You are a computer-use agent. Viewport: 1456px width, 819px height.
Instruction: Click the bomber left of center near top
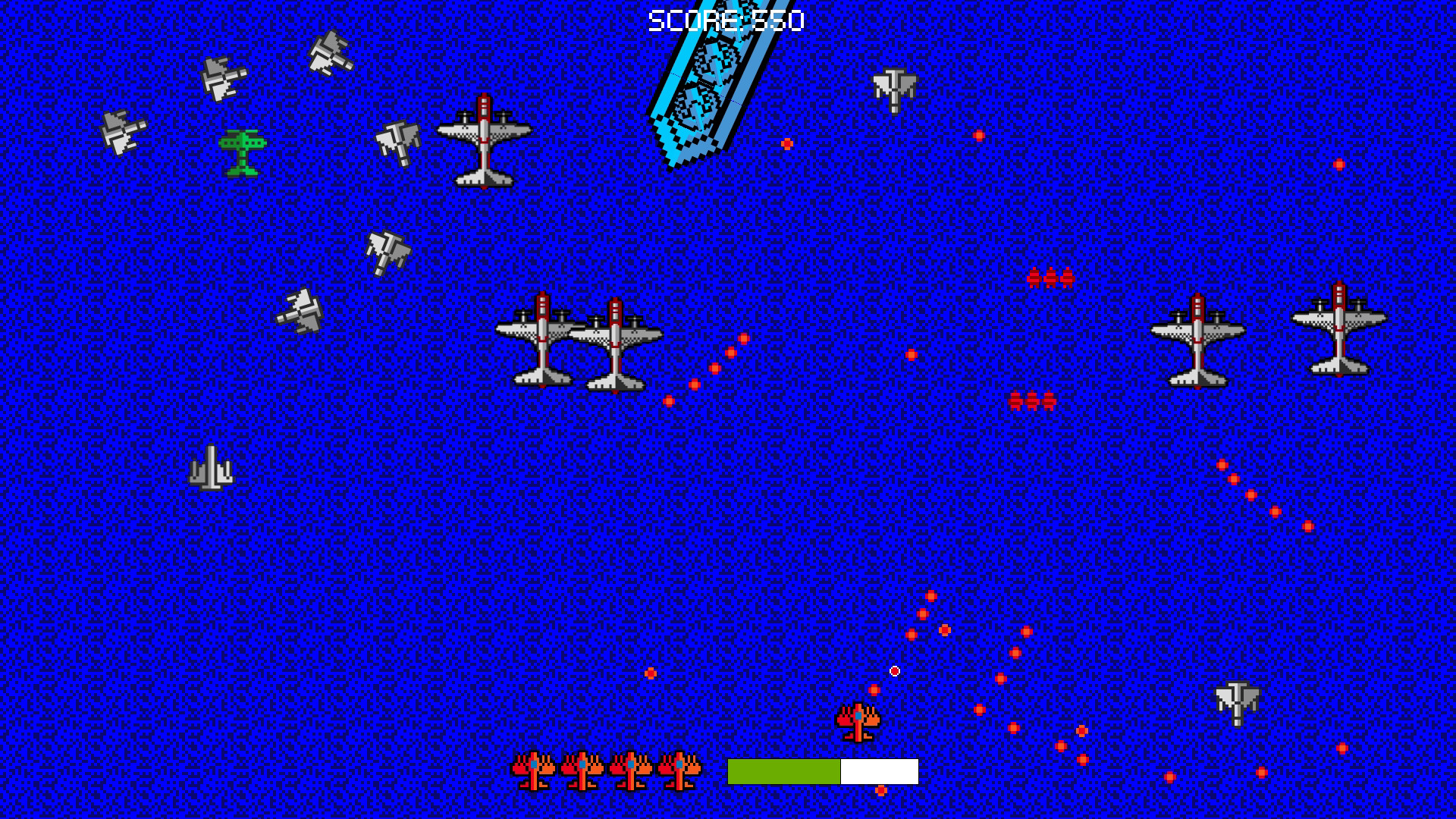point(485,144)
